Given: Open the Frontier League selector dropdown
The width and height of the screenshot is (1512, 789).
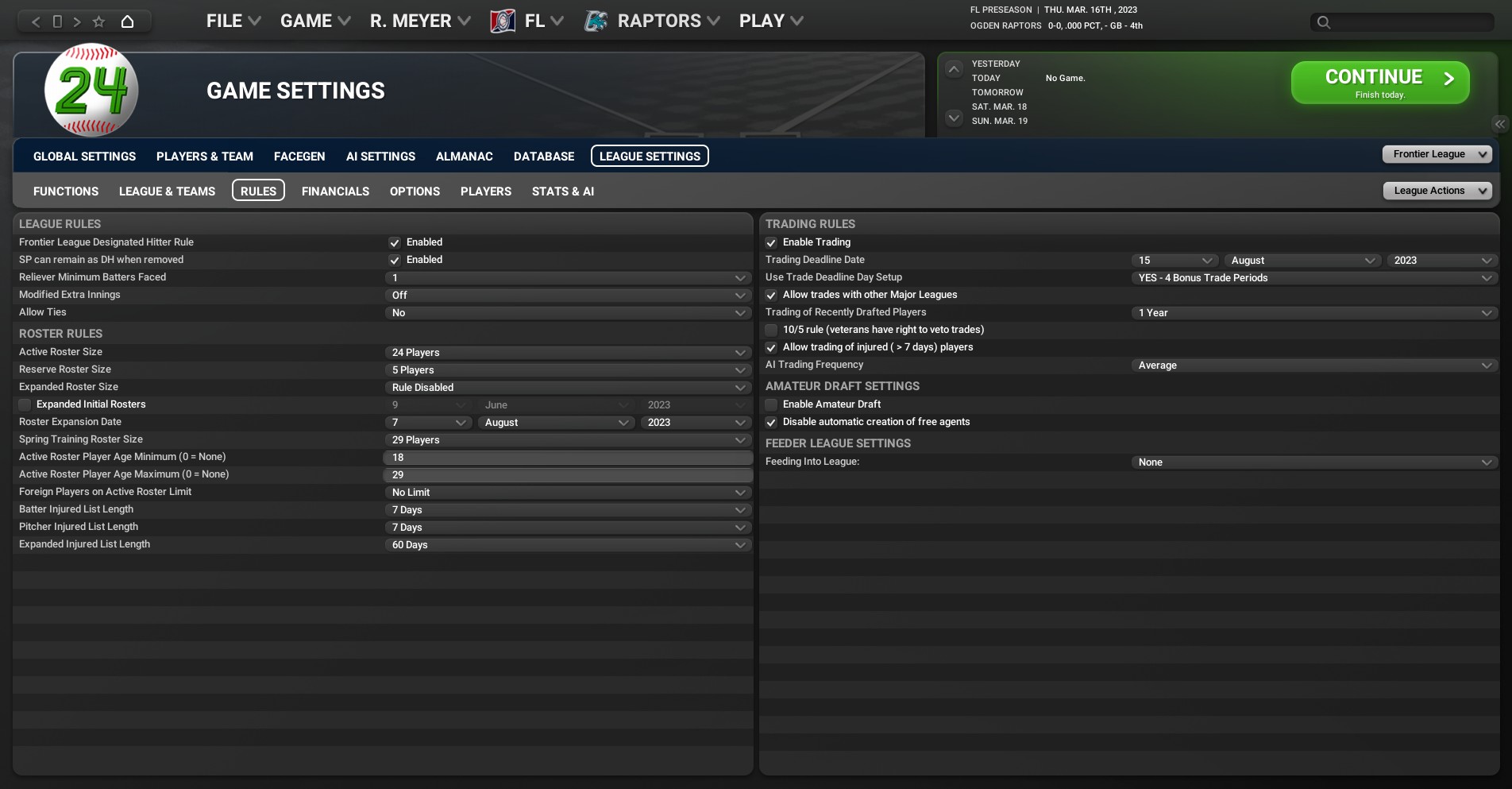Looking at the screenshot, I should (1437, 154).
